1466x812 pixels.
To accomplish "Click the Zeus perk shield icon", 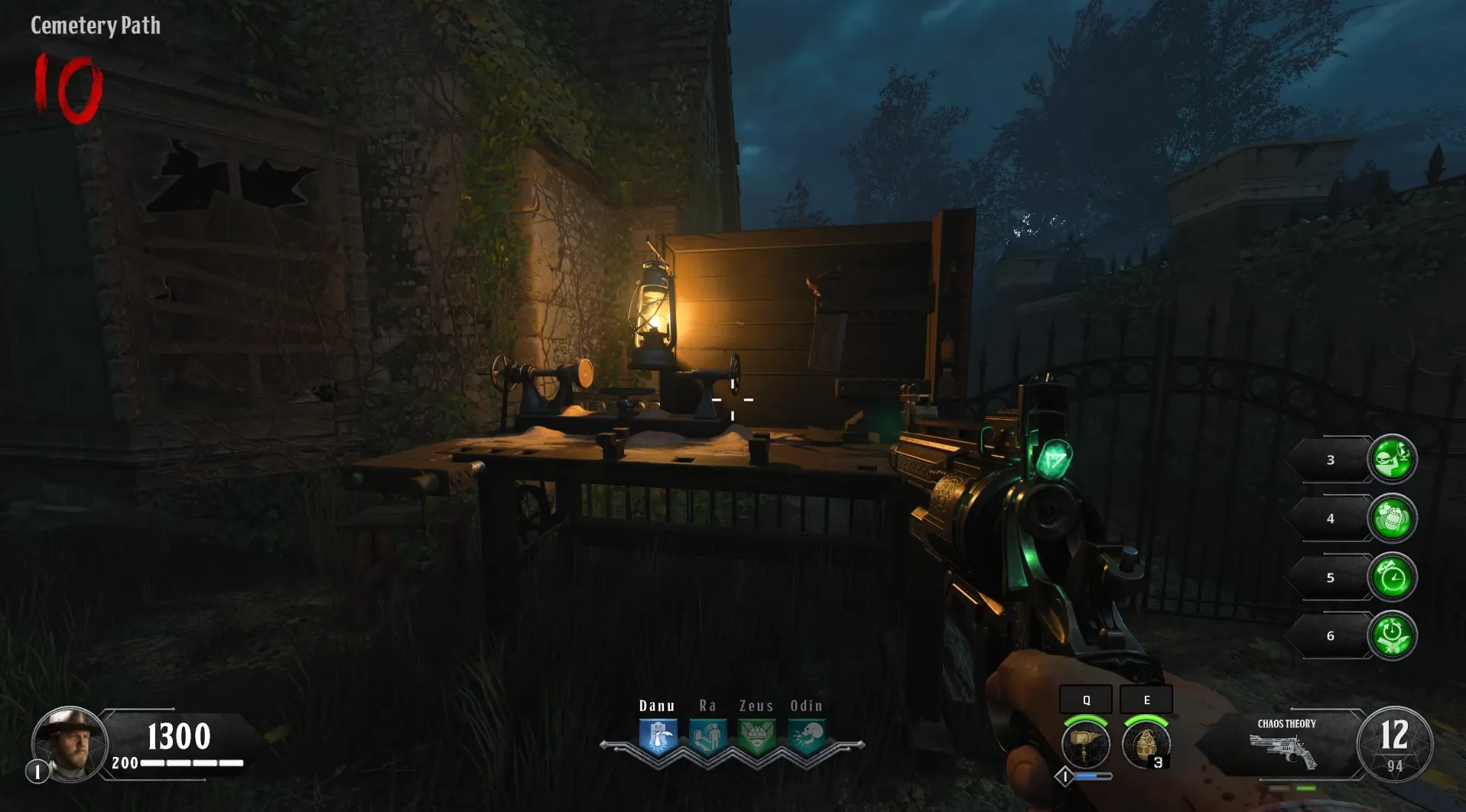I will [756, 737].
